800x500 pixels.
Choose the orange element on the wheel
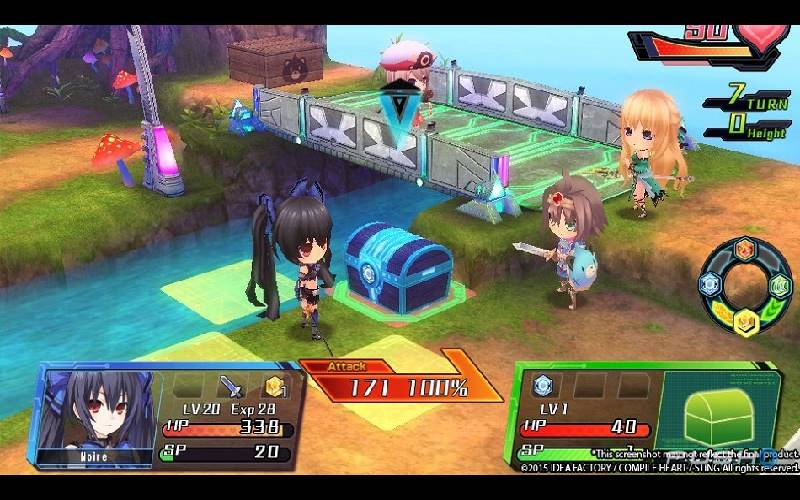point(745,250)
